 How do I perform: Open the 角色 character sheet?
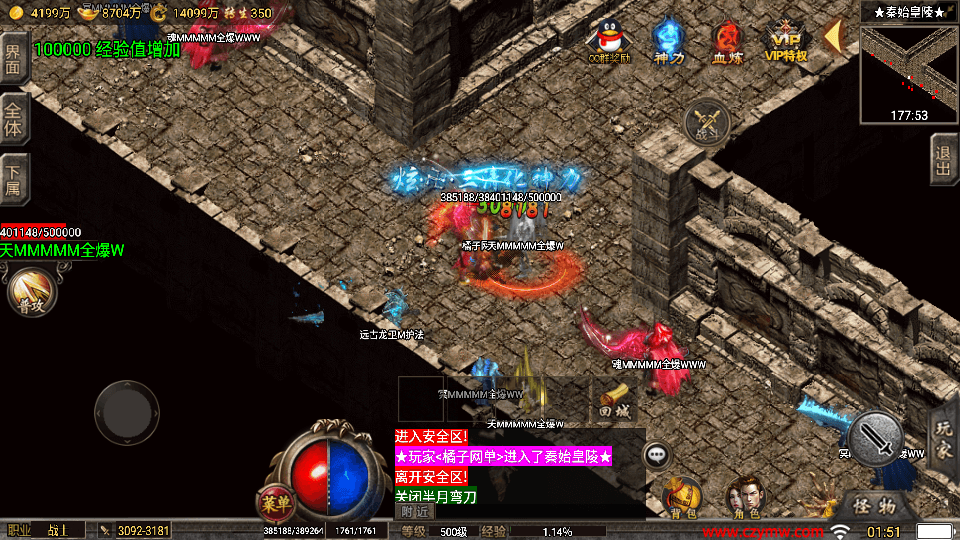(x=743, y=496)
